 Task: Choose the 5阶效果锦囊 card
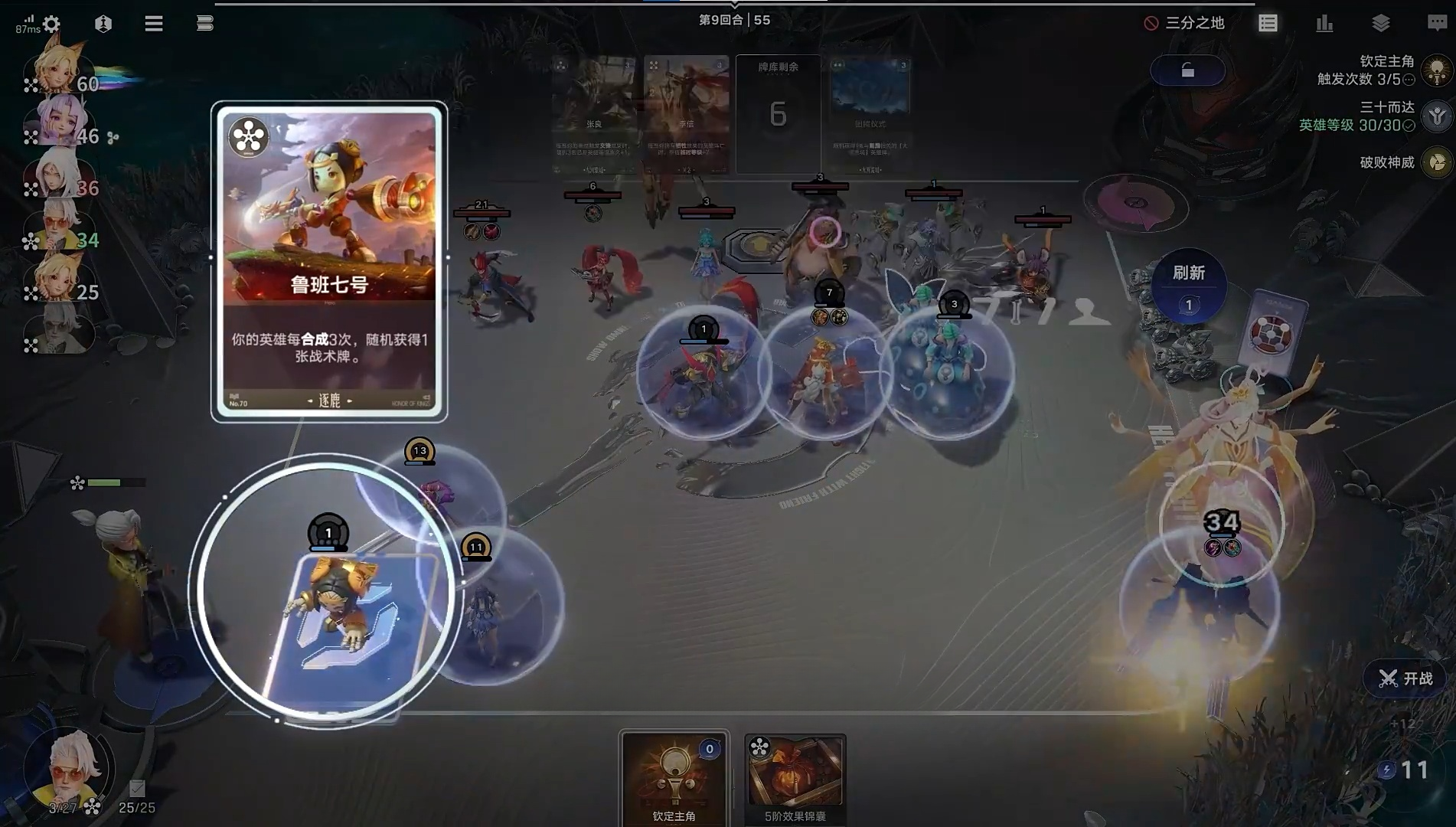pos(795,777)
